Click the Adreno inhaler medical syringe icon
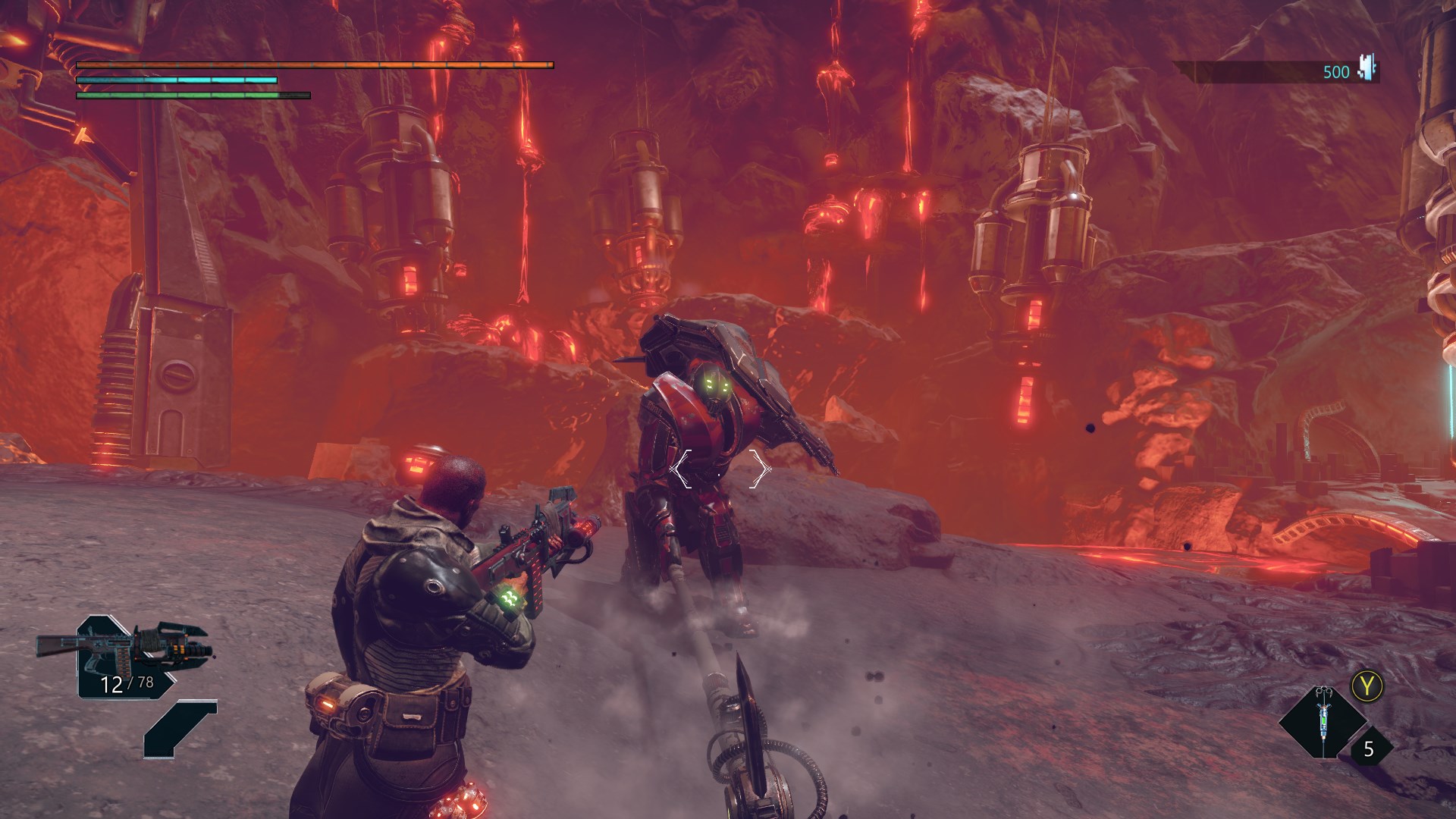This screenshot has height=819, width=1456. (x=1323, y=720)
